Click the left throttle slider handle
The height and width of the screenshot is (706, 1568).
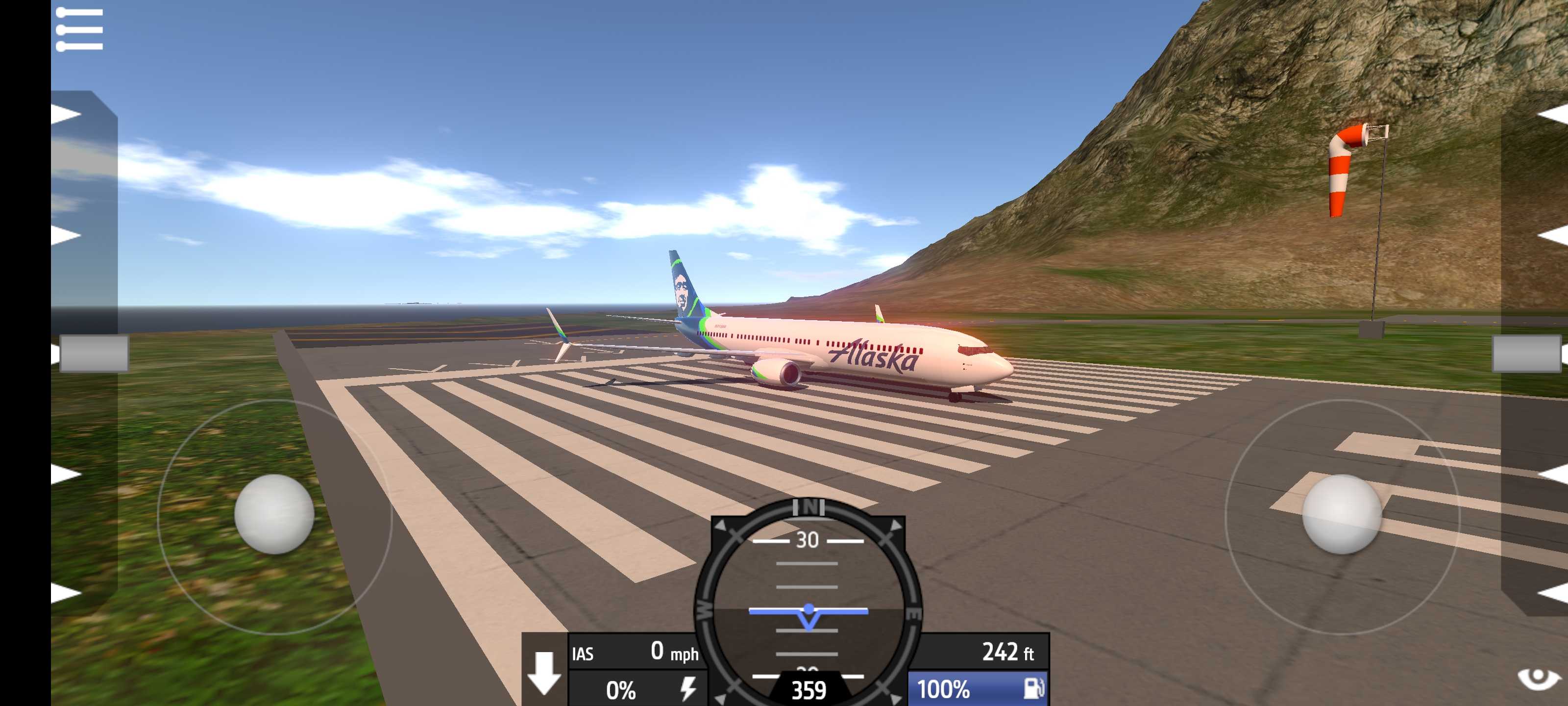94,353
